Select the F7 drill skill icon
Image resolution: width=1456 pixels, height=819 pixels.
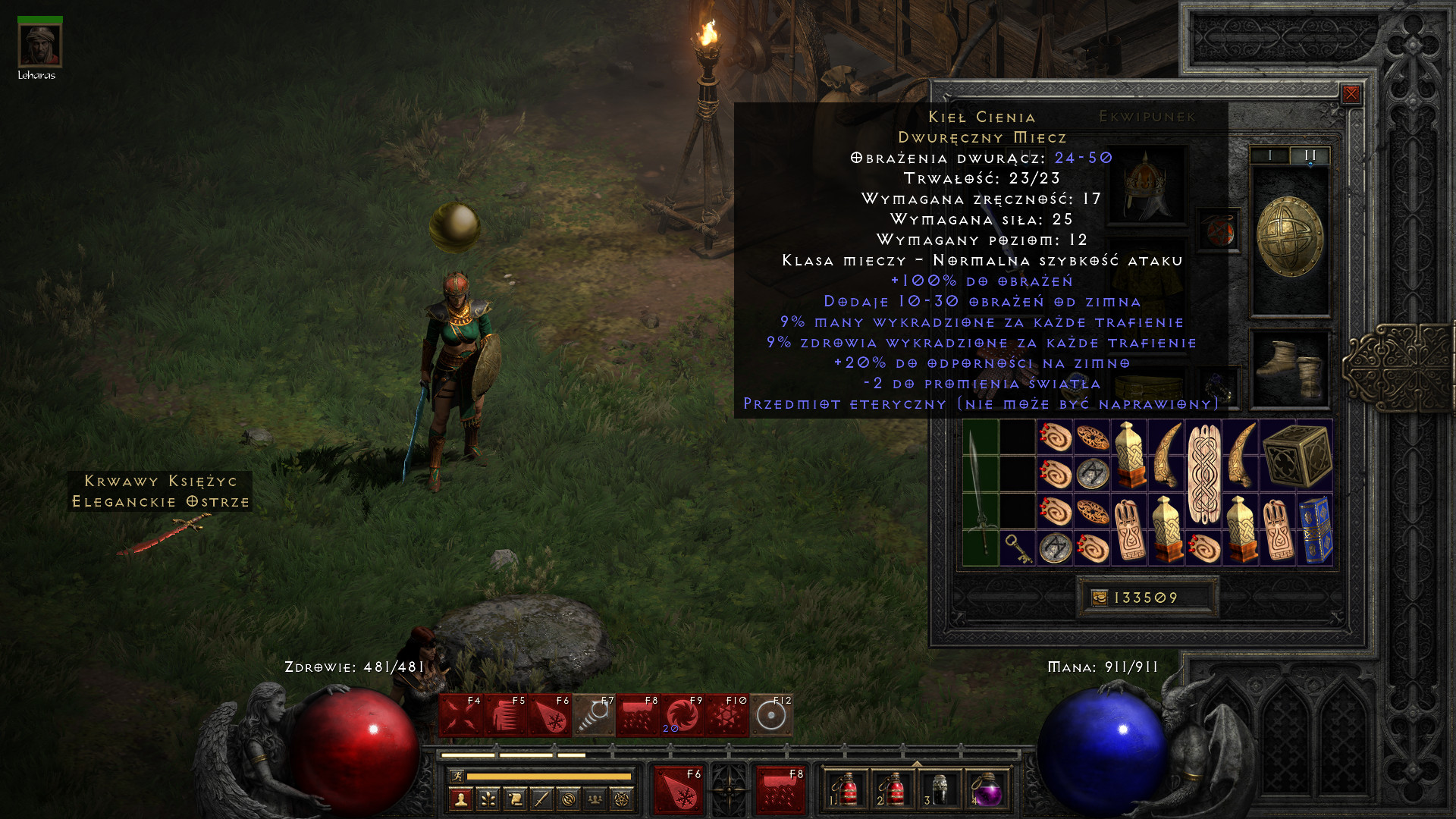(594, 715)
